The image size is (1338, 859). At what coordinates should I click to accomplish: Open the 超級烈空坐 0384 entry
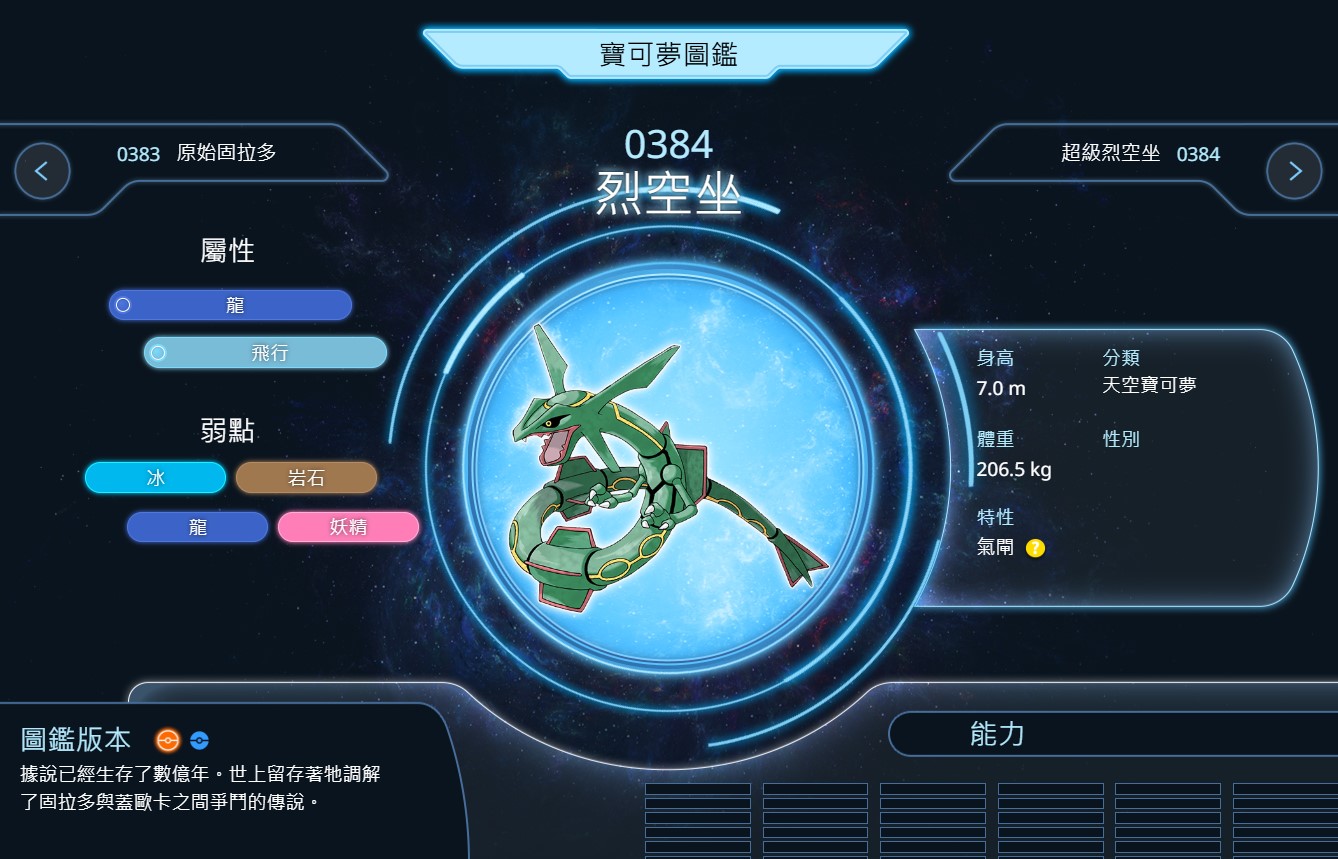pyautogui.click(x=1140, y=154)
